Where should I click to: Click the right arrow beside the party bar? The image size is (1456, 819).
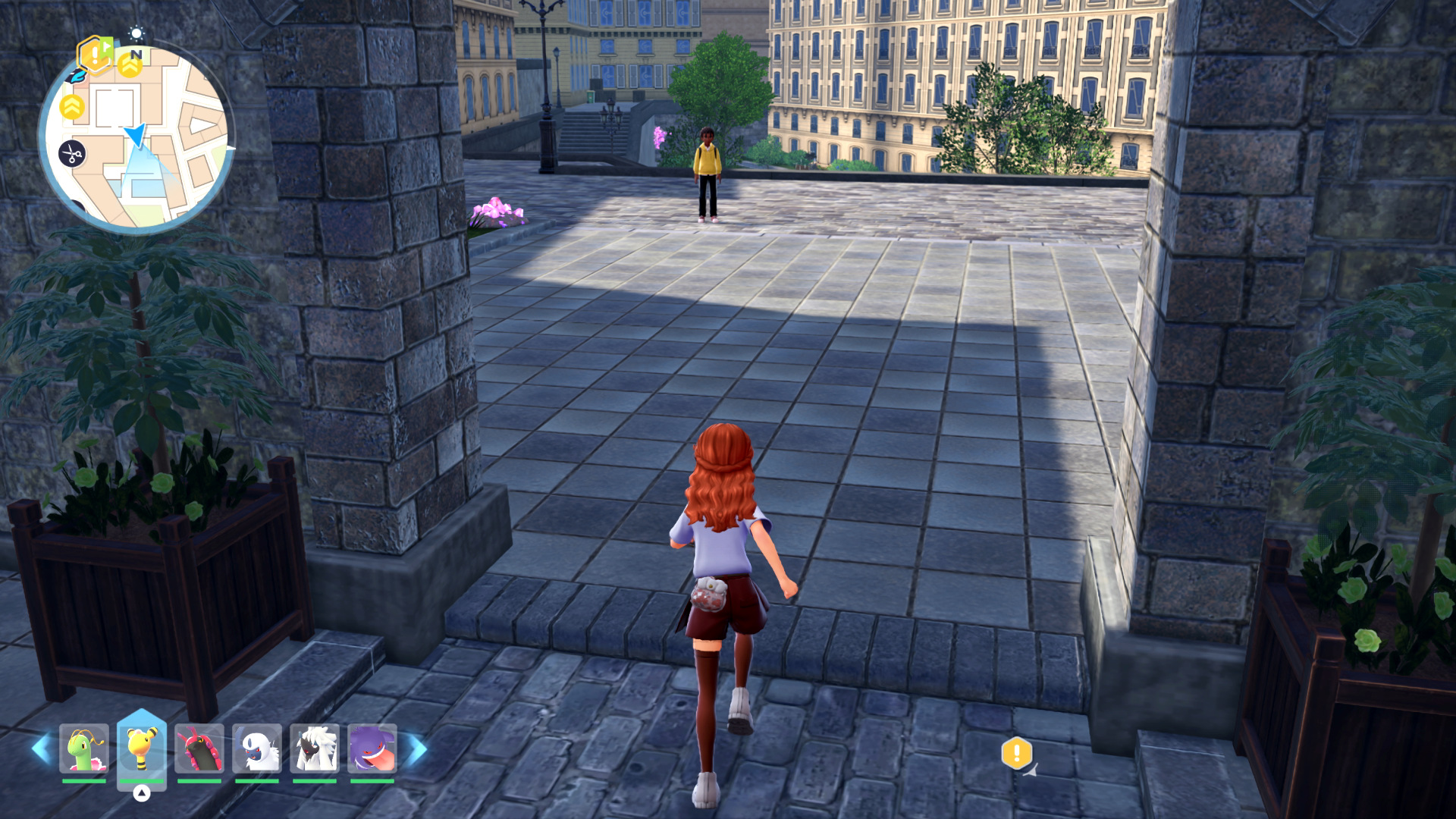point(418,748)
